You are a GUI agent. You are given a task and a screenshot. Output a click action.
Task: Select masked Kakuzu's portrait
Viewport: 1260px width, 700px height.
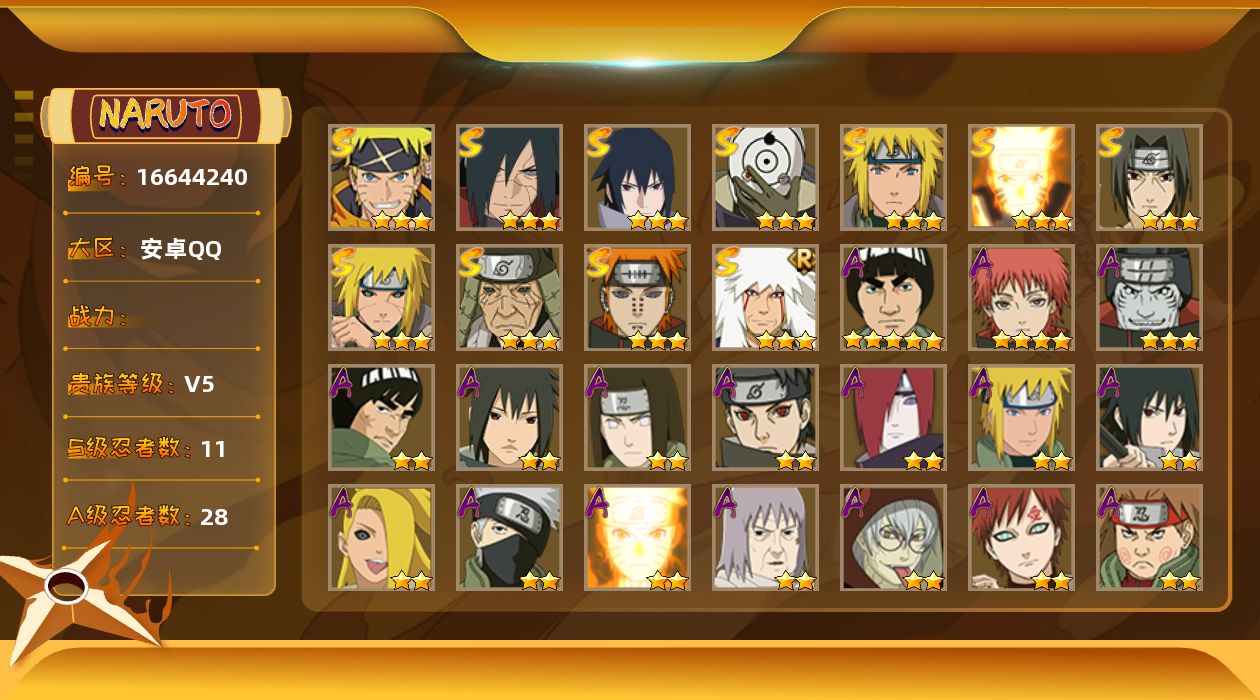[1149, 297]
